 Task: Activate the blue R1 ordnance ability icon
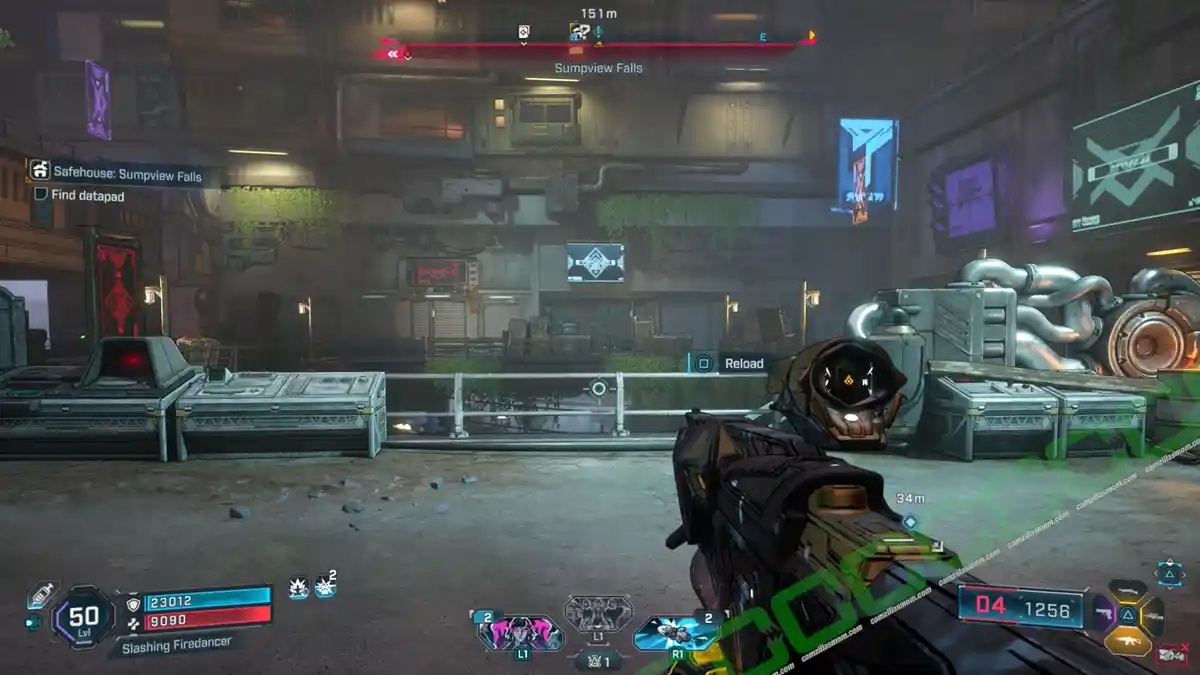click(675, 632)
